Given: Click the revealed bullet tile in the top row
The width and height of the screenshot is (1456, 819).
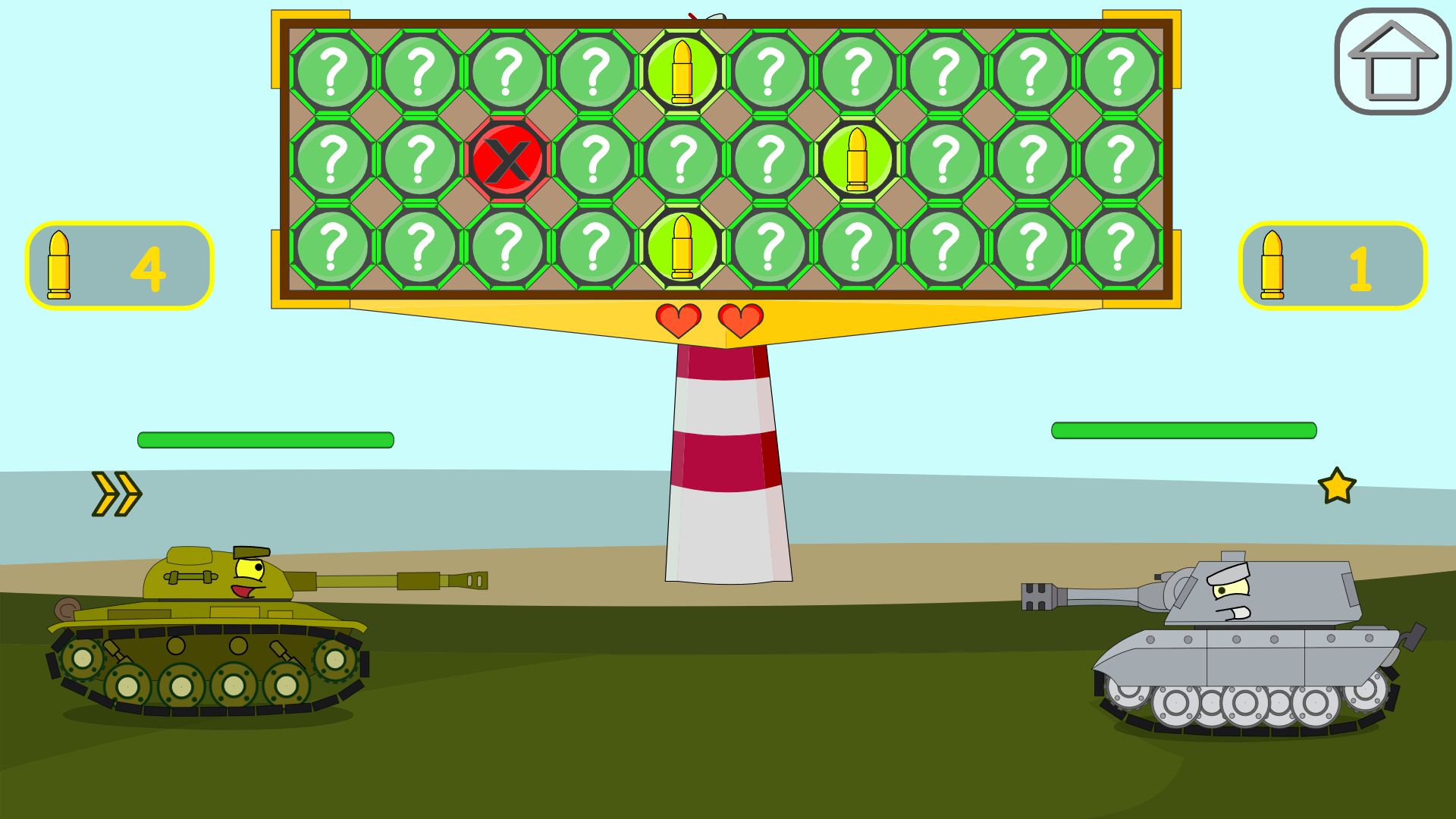Looking at the screenshot, I should (x=682, y=70).
